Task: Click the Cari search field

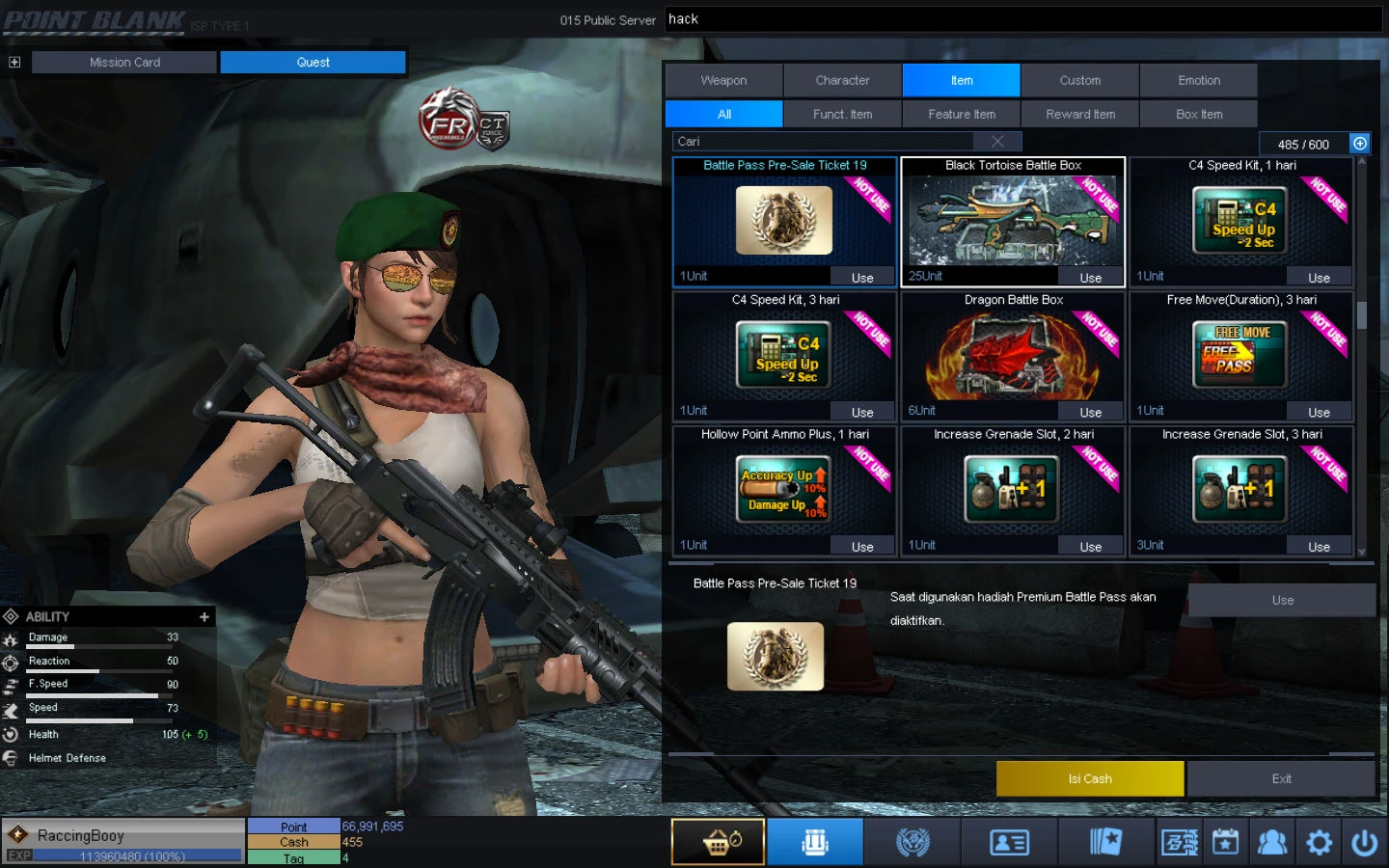Action: coord(830,142)
